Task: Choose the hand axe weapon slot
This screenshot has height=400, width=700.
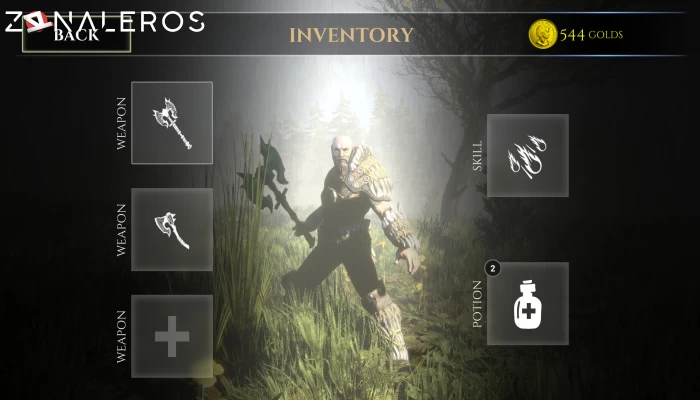Action: pyautogui.click(x=172, y=229)
